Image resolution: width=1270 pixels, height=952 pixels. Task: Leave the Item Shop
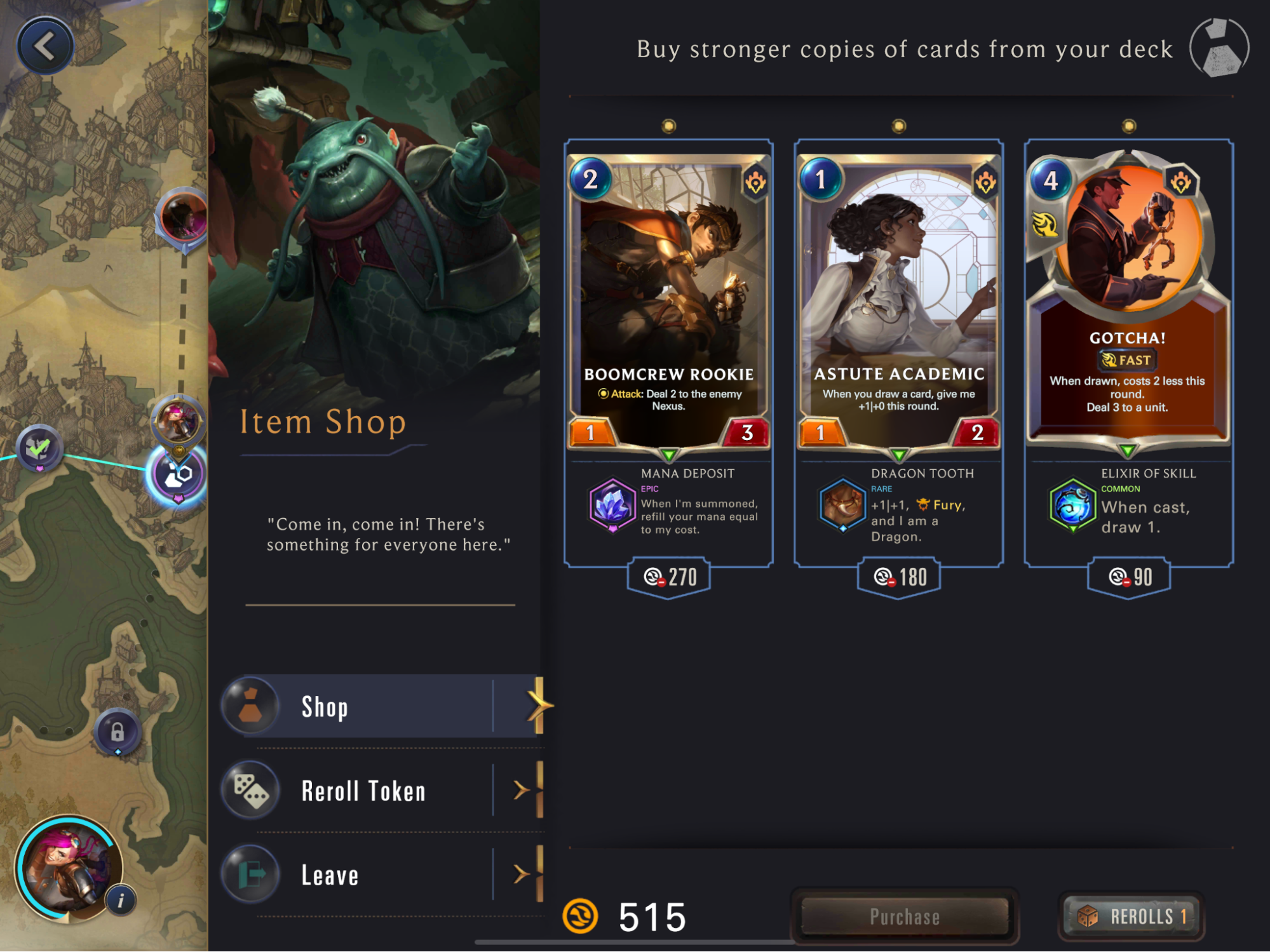(x=381, y=875)
